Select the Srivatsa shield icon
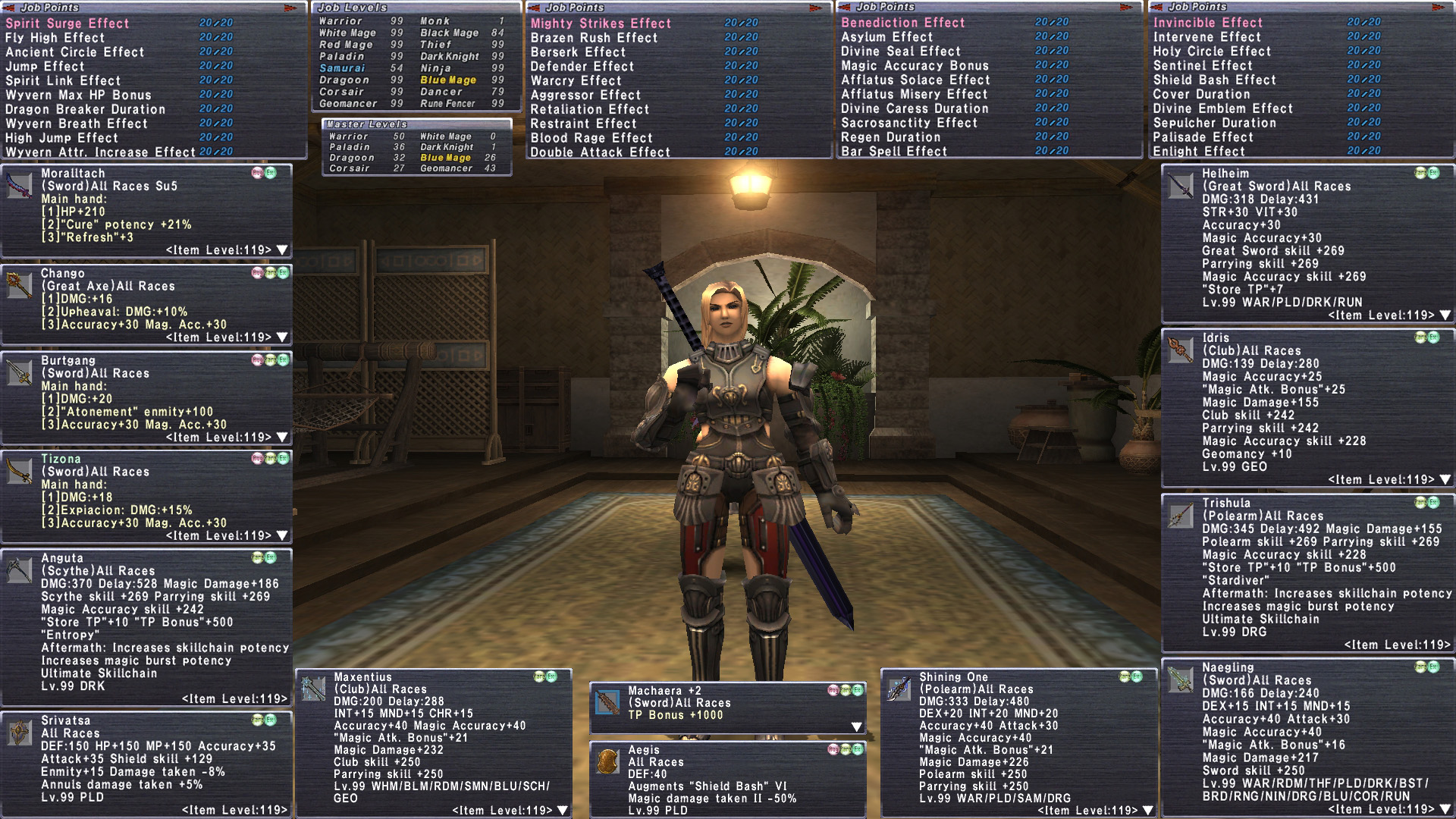The height and width of the screenshot is (819, 1456). 19,733
